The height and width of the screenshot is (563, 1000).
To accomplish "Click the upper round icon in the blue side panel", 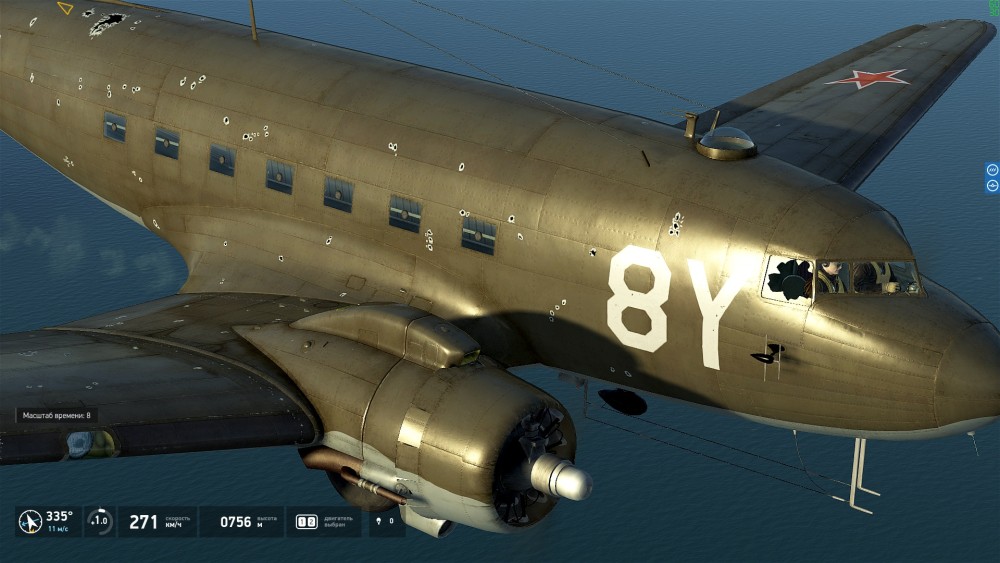I will coord(992,170).
